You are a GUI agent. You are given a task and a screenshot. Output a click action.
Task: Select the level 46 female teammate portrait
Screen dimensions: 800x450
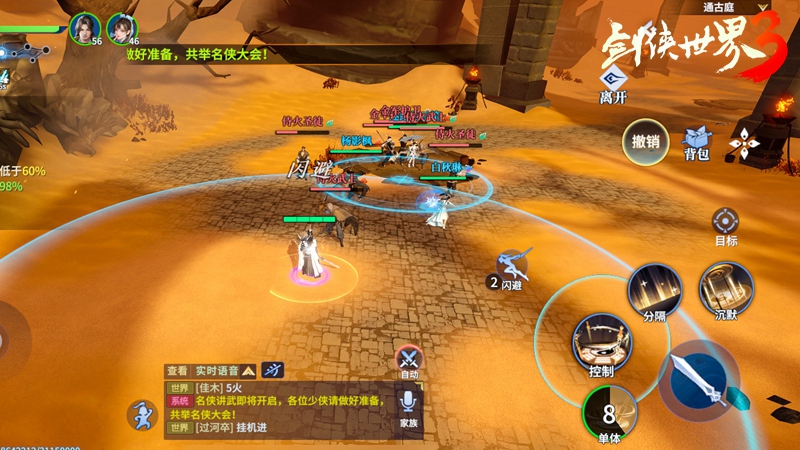[121, 27]
